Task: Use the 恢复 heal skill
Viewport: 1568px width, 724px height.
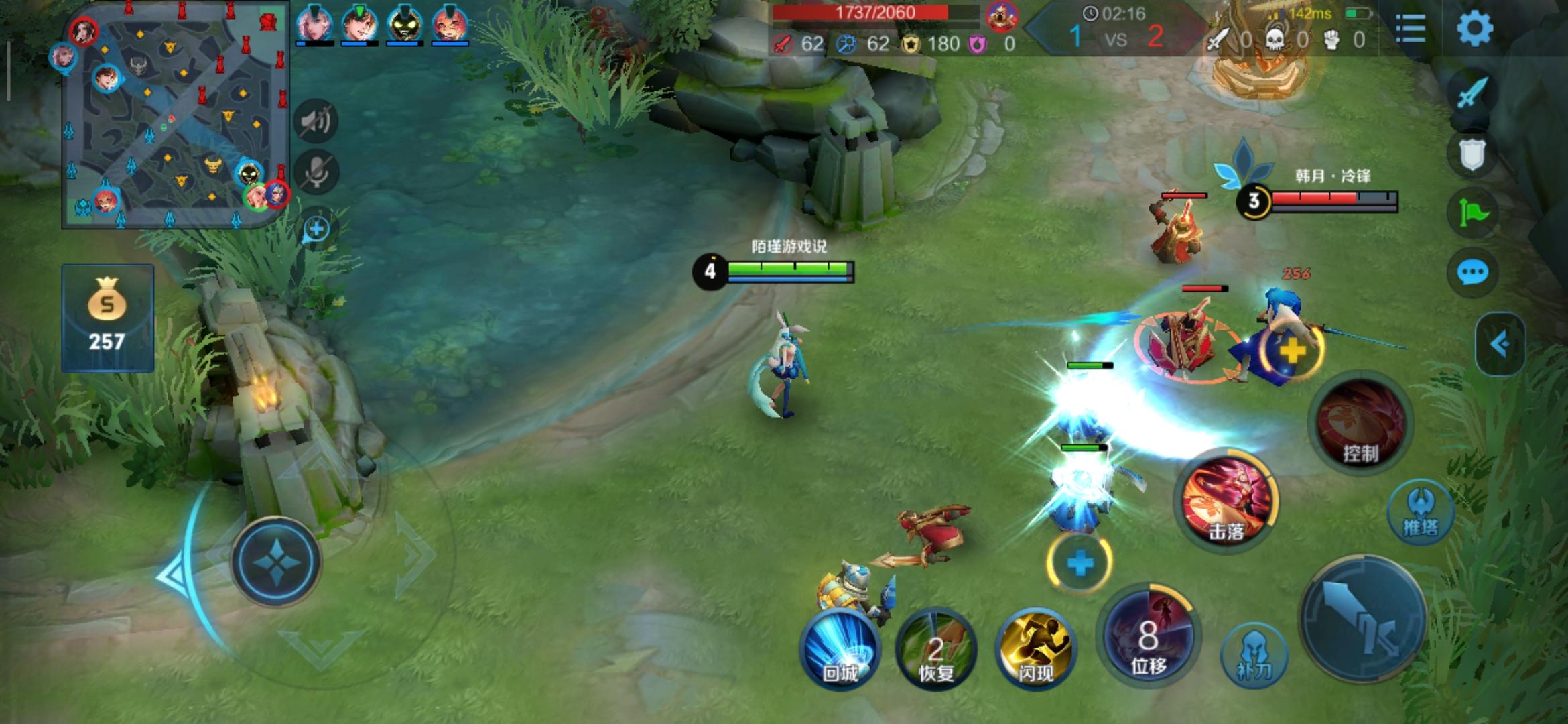Action: click(x=935, y=649)
